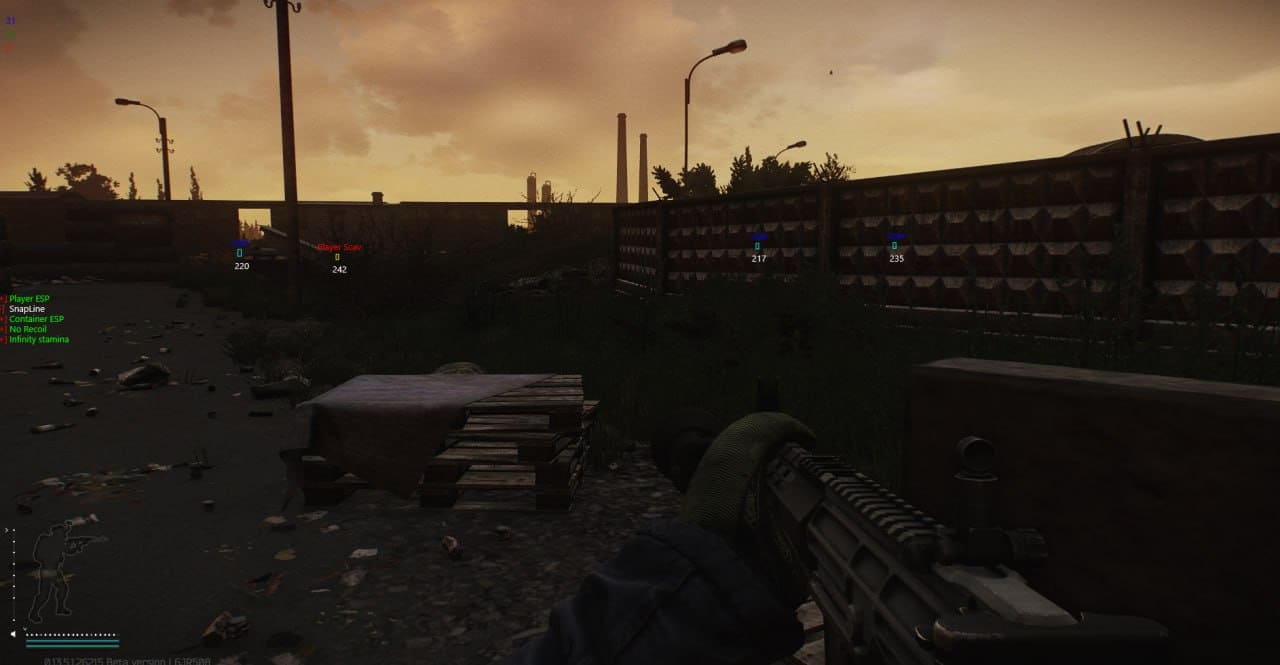The height and width of the screenshot is (665, 1280).
Task: Toggle the Player ESP option
Action: click(x=28, y=299)
